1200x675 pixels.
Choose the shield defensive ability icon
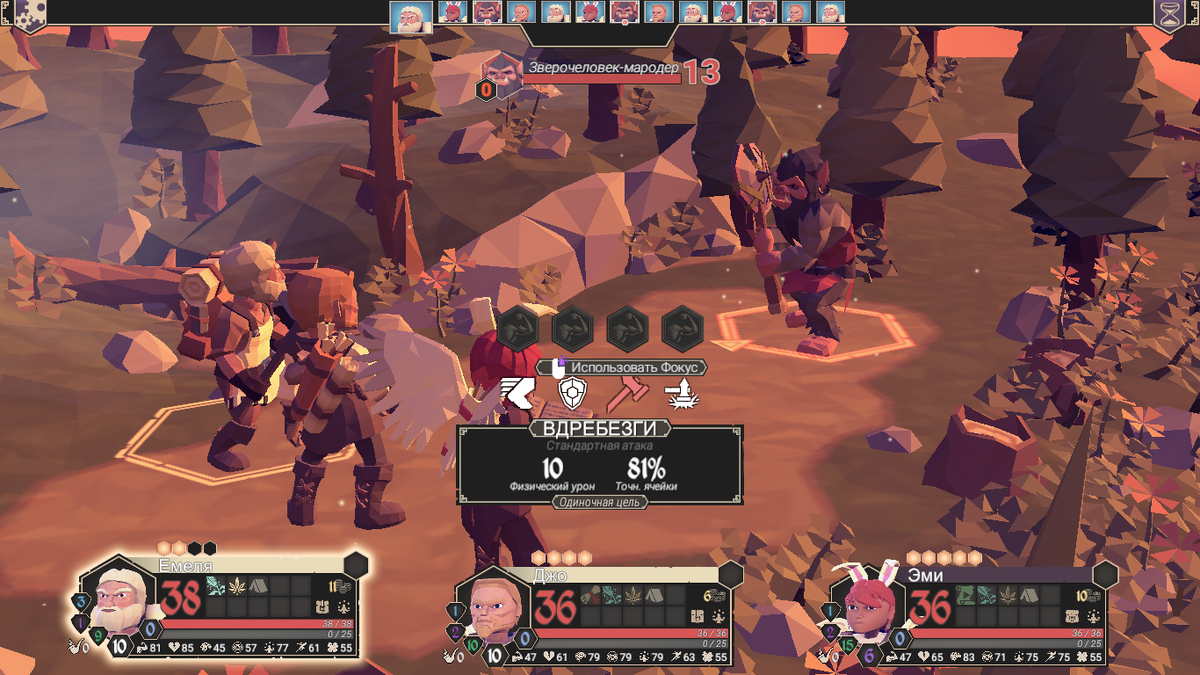tap(571, 393)
